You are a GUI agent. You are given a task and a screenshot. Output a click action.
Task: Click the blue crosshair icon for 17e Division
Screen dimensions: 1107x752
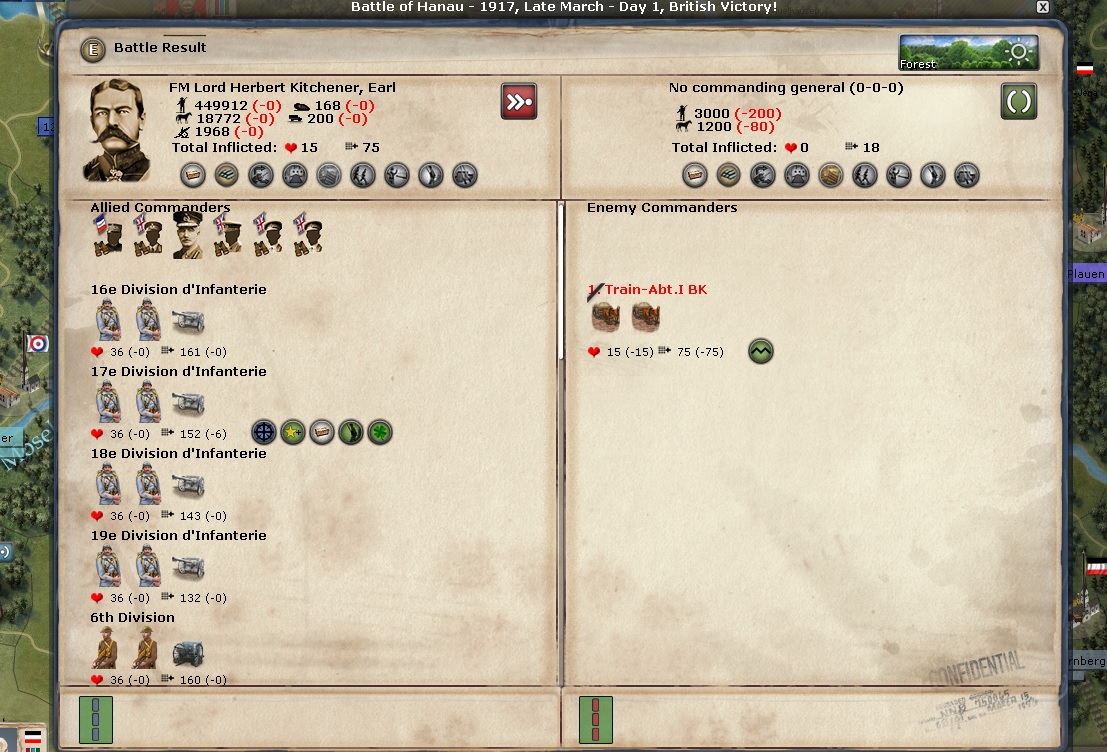(264, 433)
